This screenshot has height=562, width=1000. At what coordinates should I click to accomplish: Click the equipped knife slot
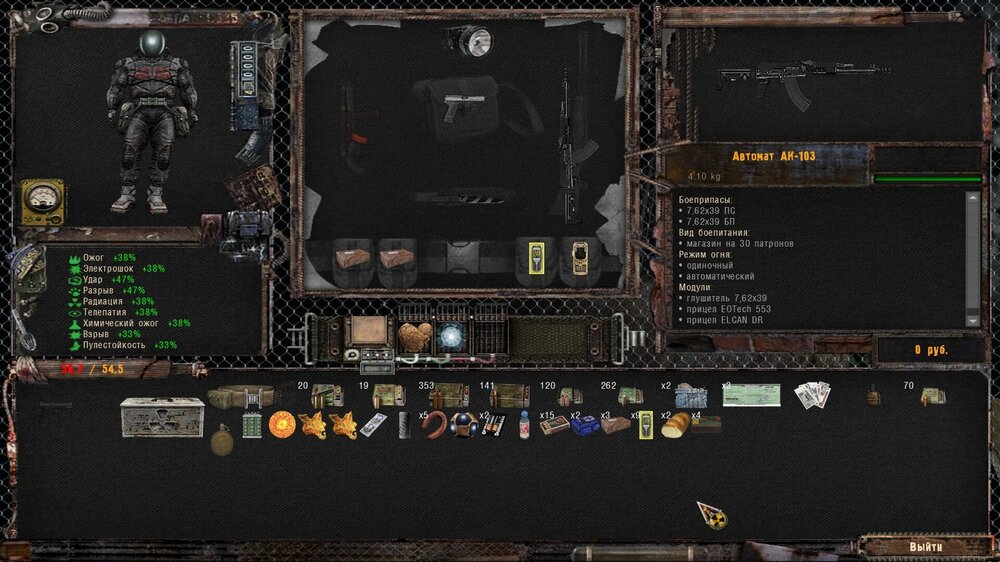pyautogui.click(x=460, y=196)
